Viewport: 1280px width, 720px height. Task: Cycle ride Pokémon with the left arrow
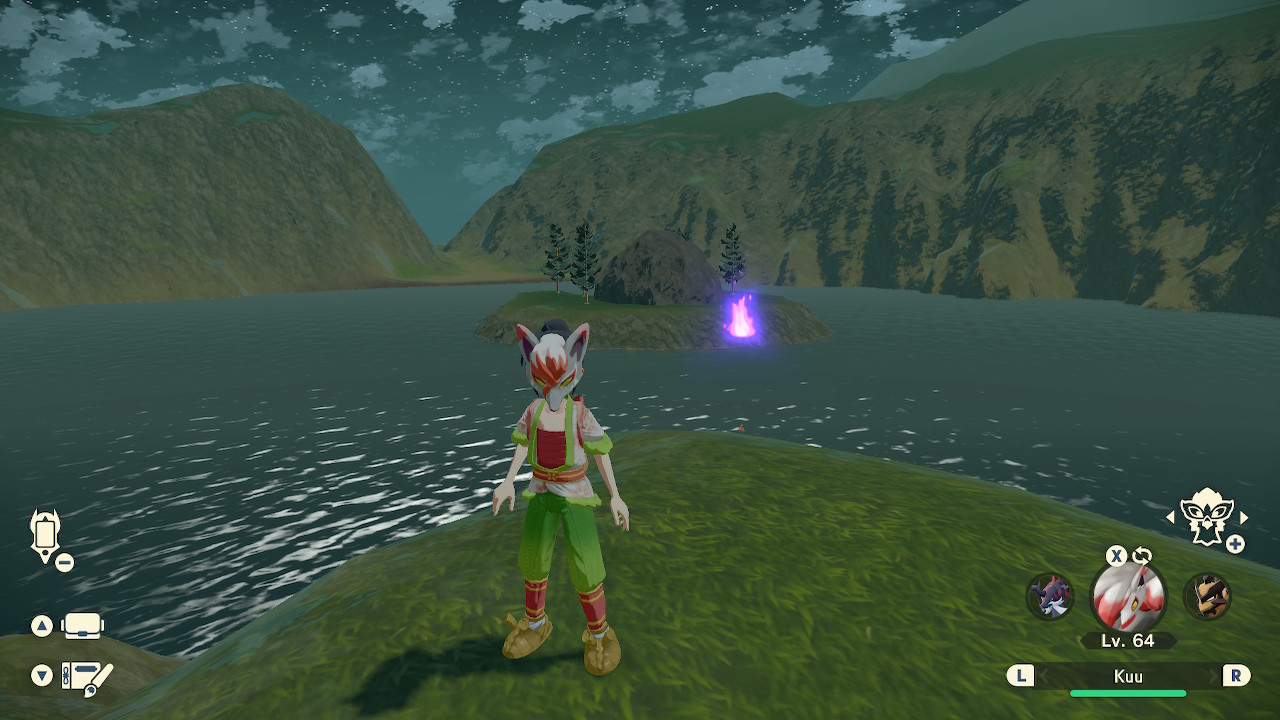1171,517
